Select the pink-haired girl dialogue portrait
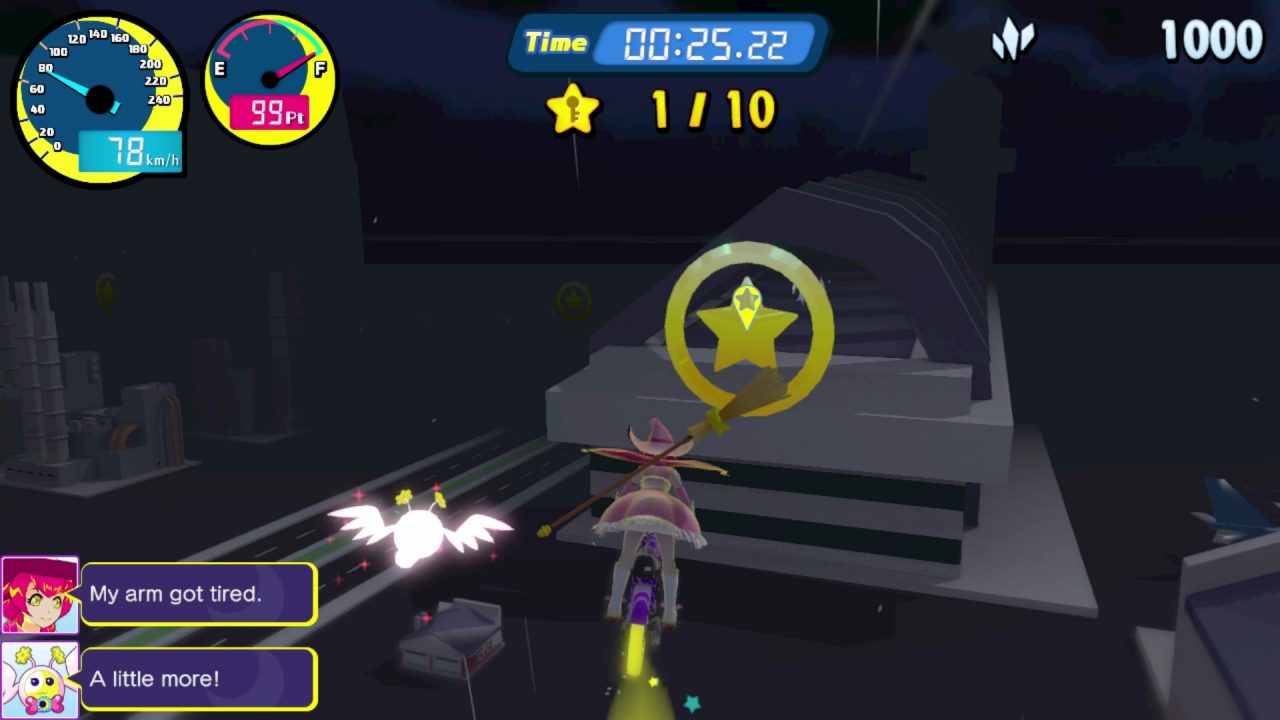Viewport: 1280px width, 720px height. coord(40,595)
